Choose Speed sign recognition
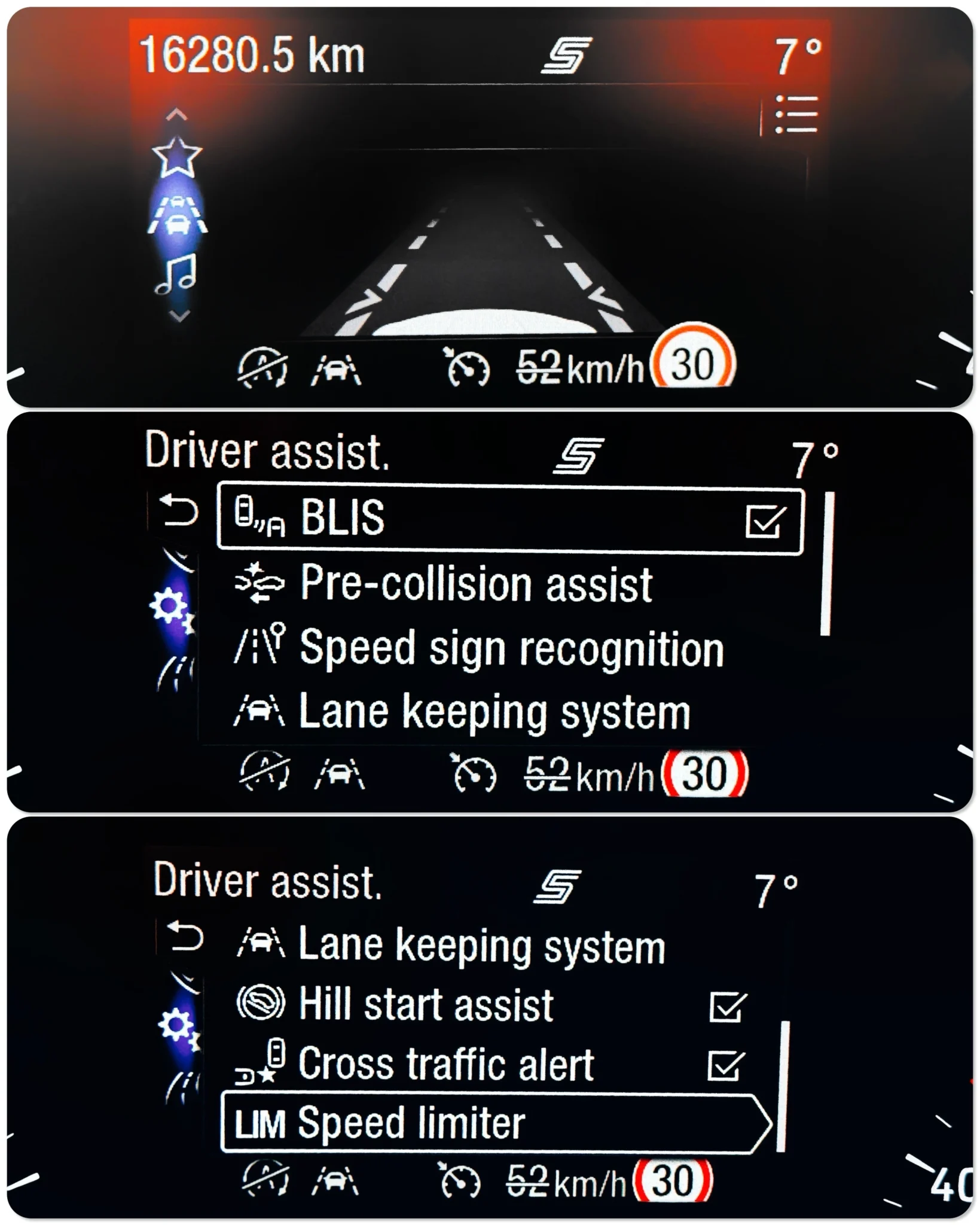This screenshot has height=1225, width=980. (x=511, y=648)
